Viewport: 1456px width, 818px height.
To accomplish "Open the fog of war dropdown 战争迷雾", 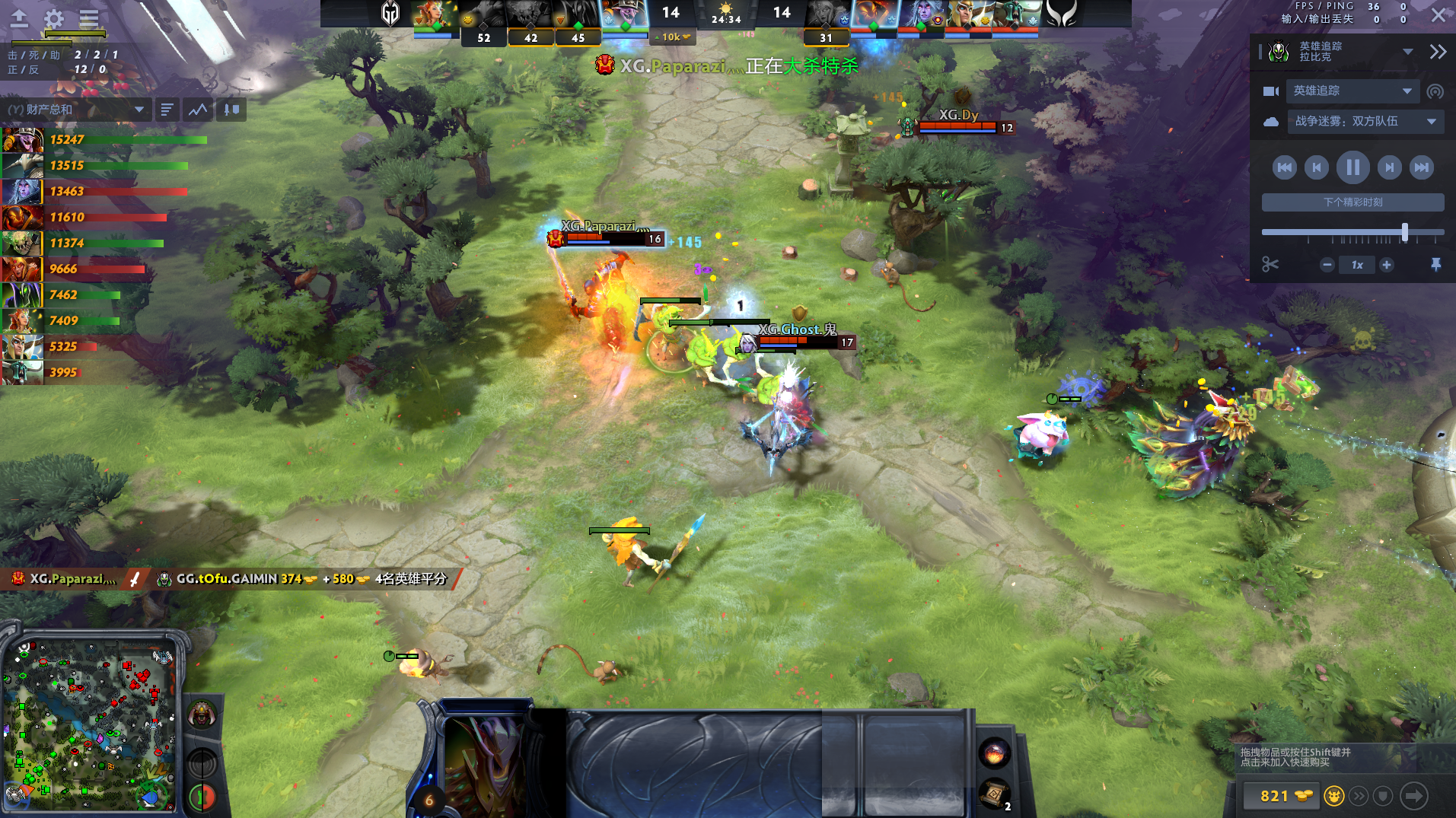I will coord(1365,122).
